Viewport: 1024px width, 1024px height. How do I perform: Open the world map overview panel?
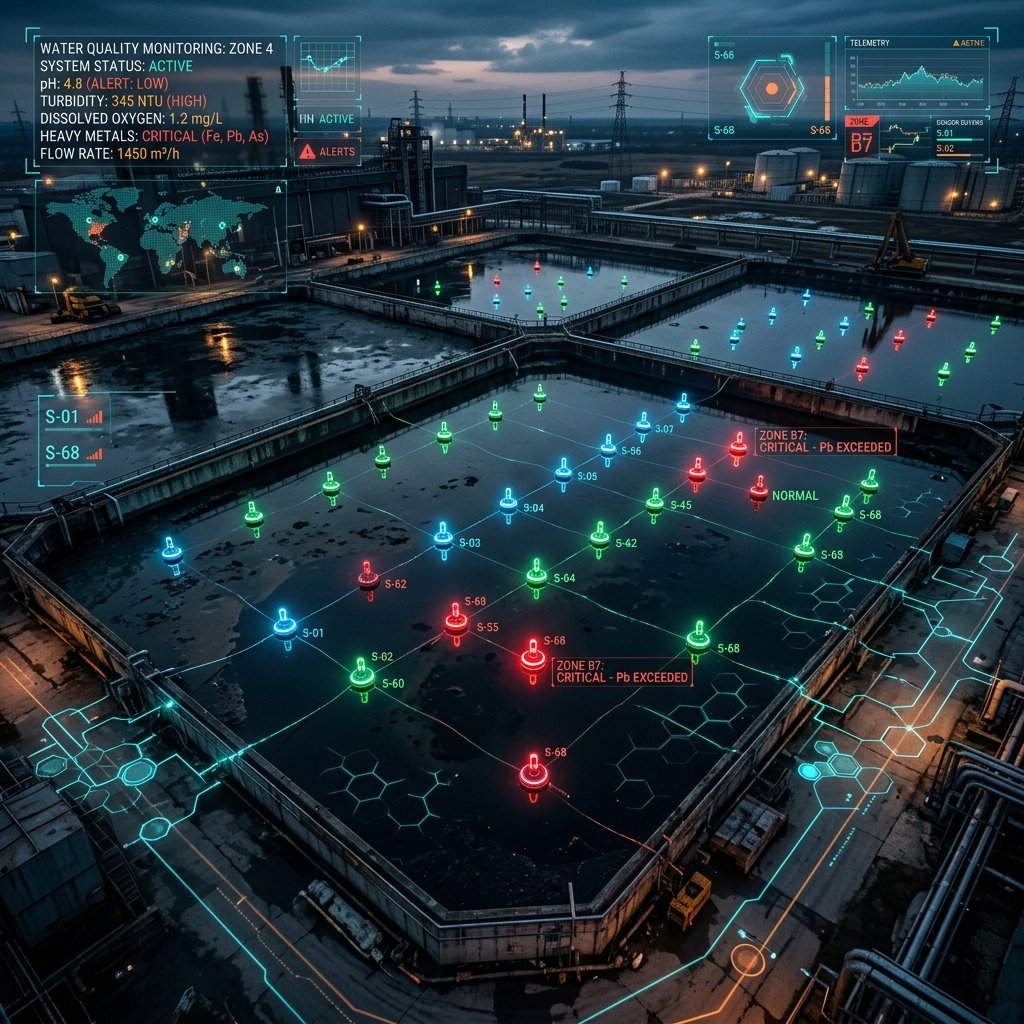coord(160,236)
